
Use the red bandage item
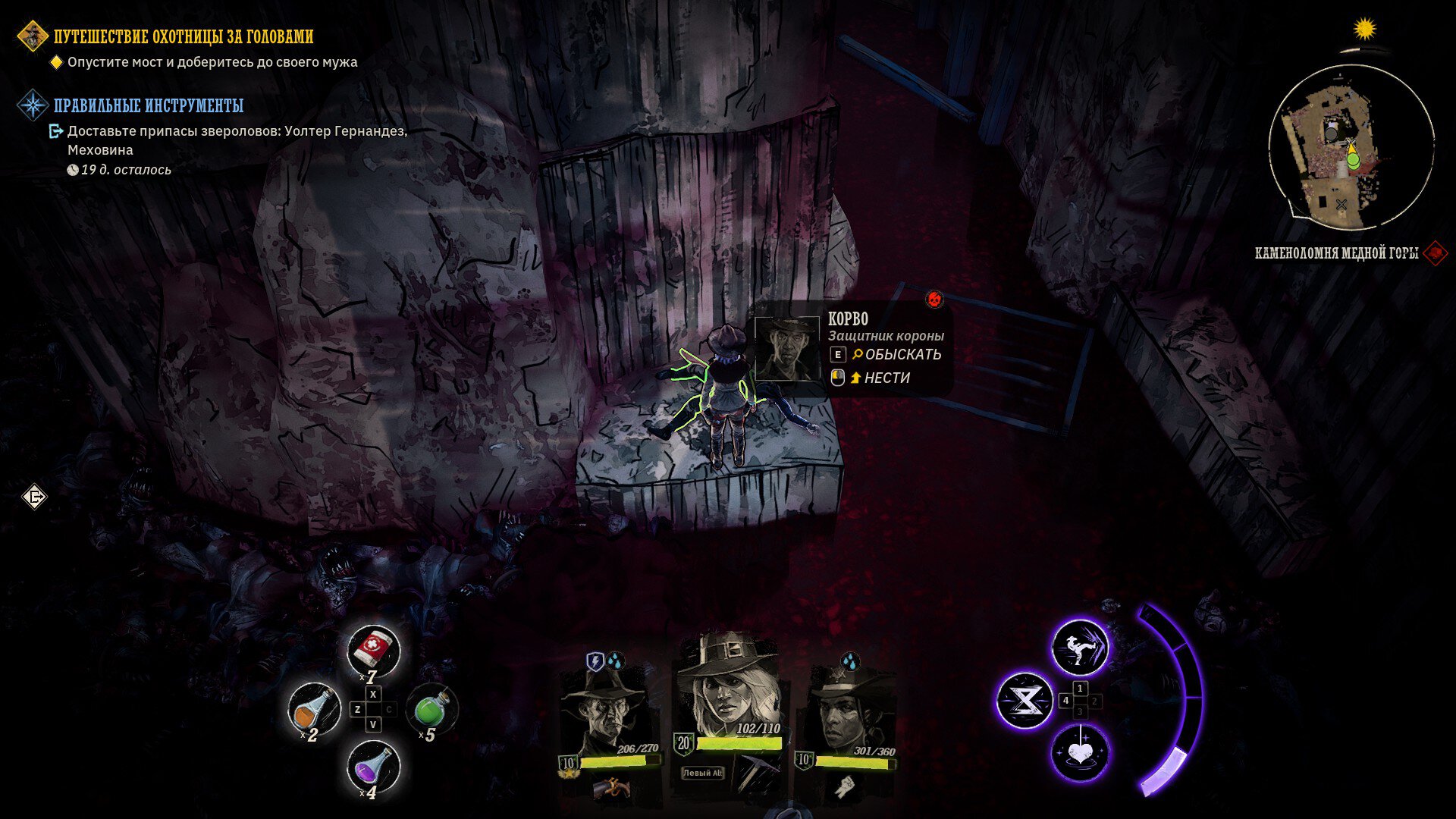373,648
